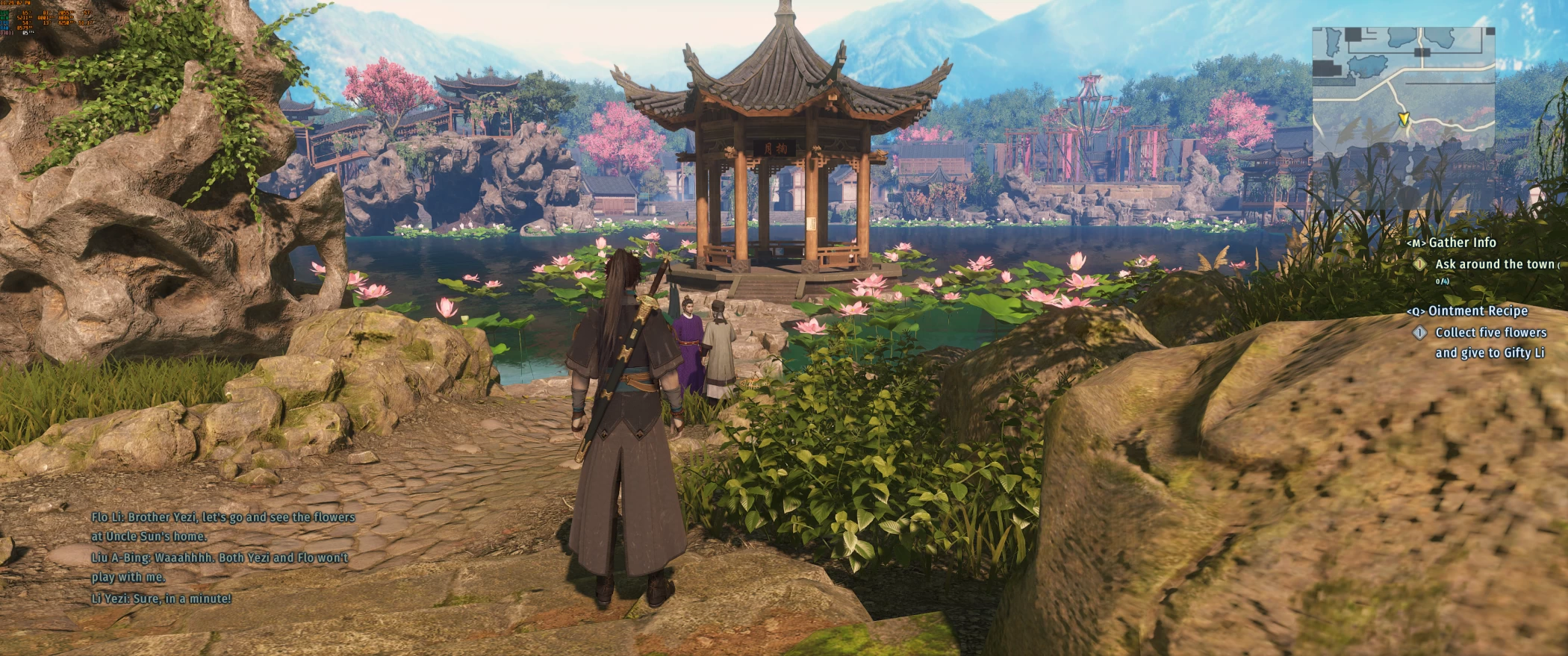Select the Gather Info quest title
Image resolution: width=1568 pixels, height=656 pixels.
click(x=1461, y=243)
